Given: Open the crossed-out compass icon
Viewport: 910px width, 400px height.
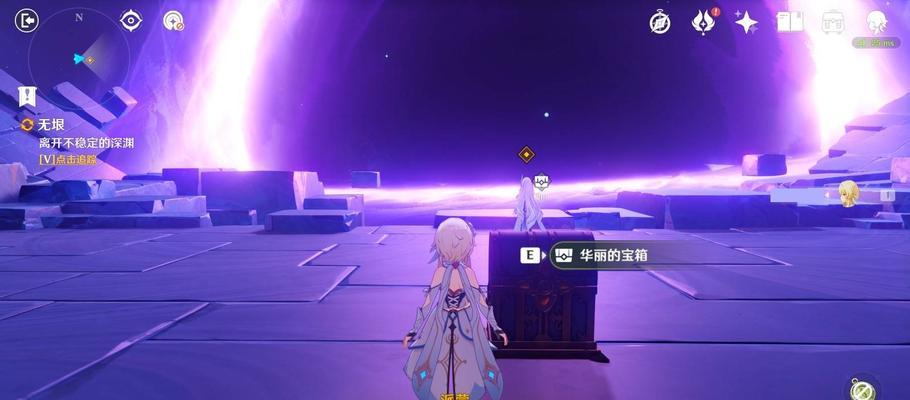Looking at the screenshot, I should tap(660, 22).
